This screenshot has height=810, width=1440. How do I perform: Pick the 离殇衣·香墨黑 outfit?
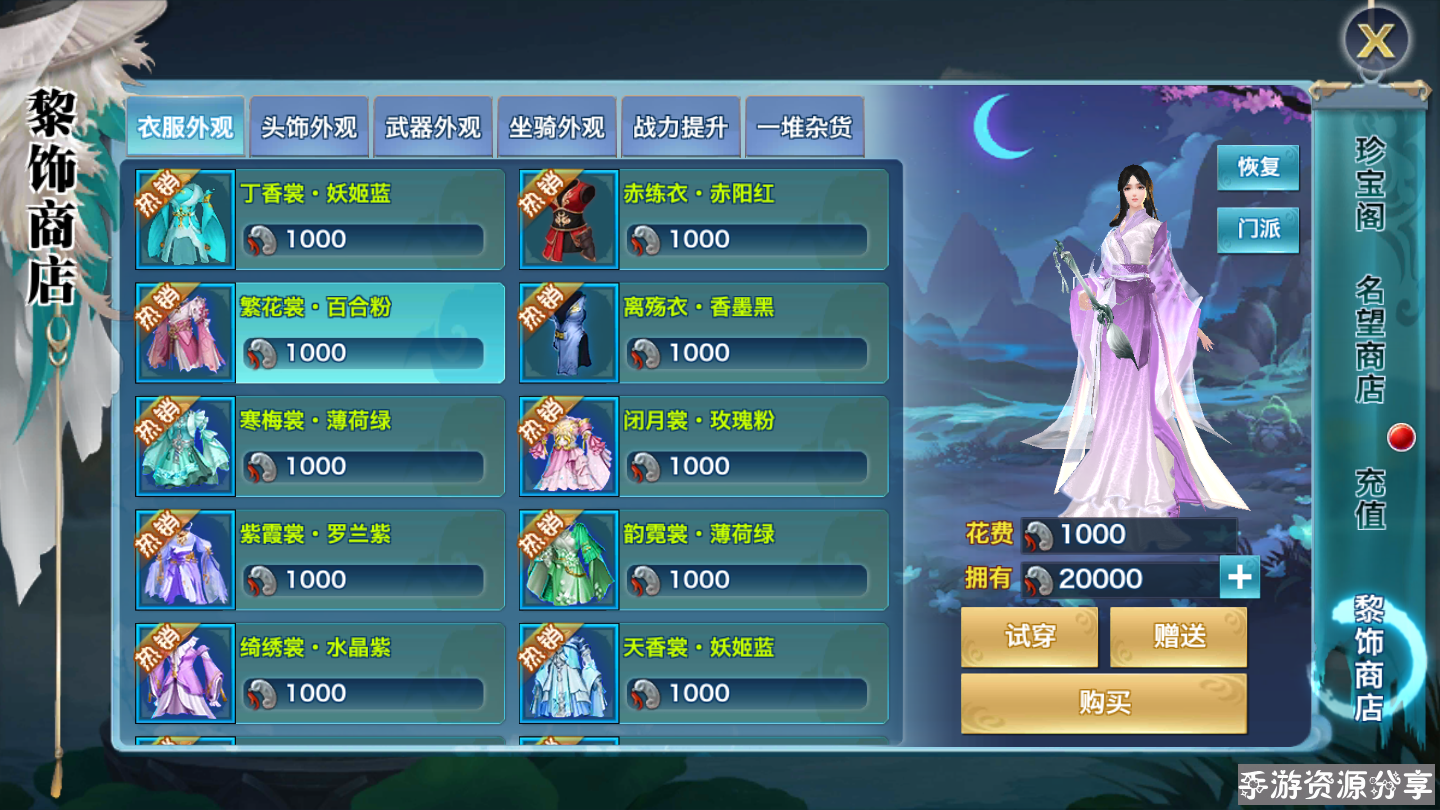704,333
